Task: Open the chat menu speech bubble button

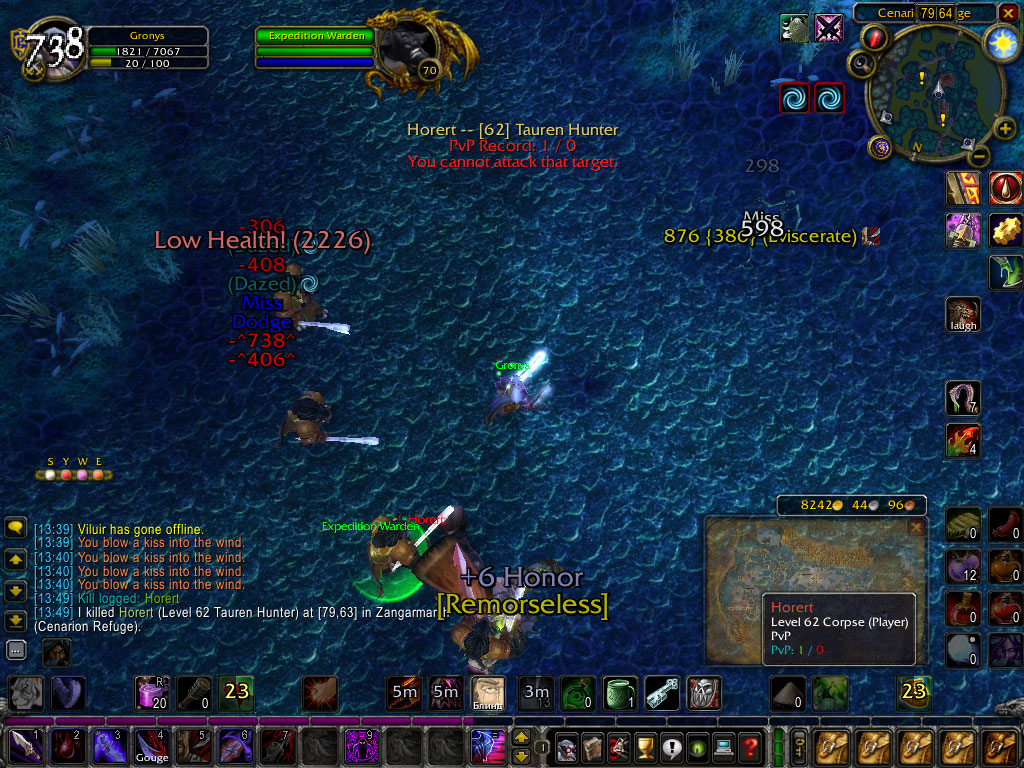Action: point(16,527)
